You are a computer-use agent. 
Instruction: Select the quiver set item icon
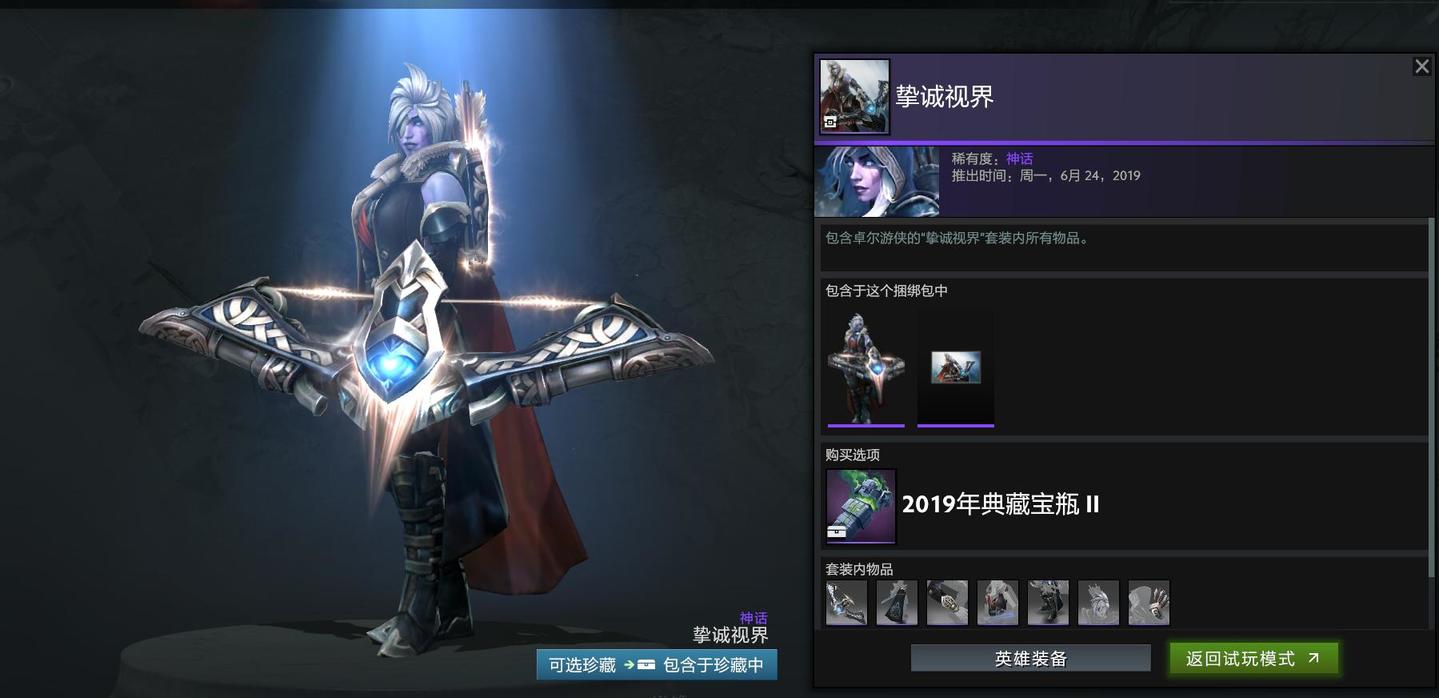[x=947, y=603]
